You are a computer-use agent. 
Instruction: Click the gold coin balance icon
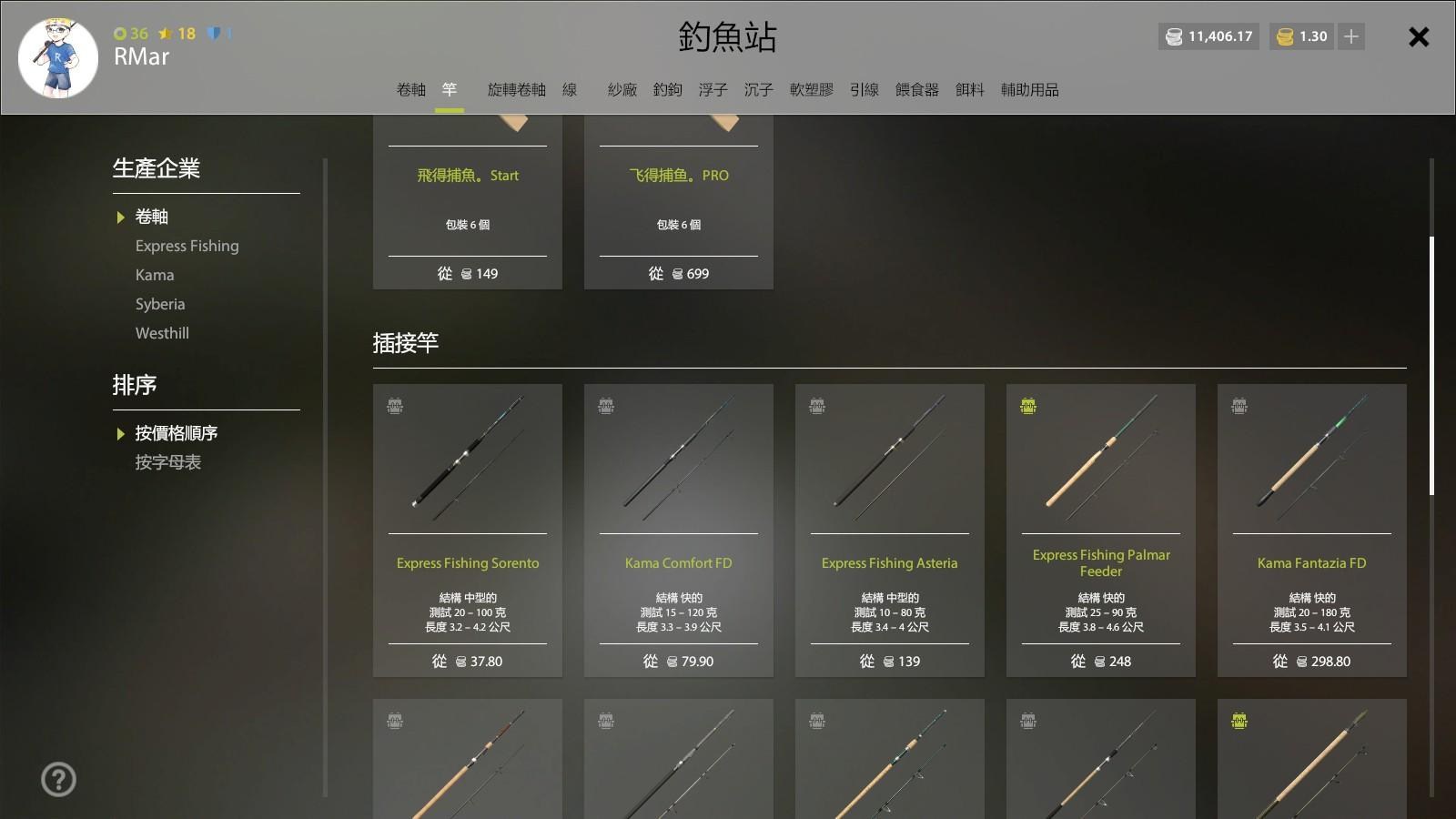click(x=1284, y=36)
